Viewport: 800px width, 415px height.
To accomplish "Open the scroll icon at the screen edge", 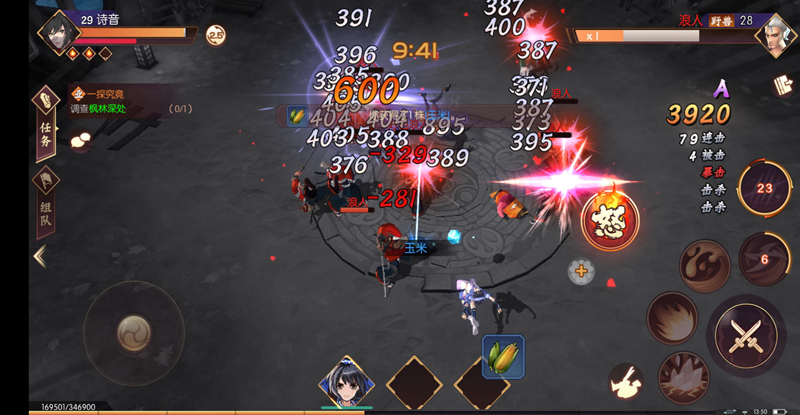I will [x=783, y=87].
